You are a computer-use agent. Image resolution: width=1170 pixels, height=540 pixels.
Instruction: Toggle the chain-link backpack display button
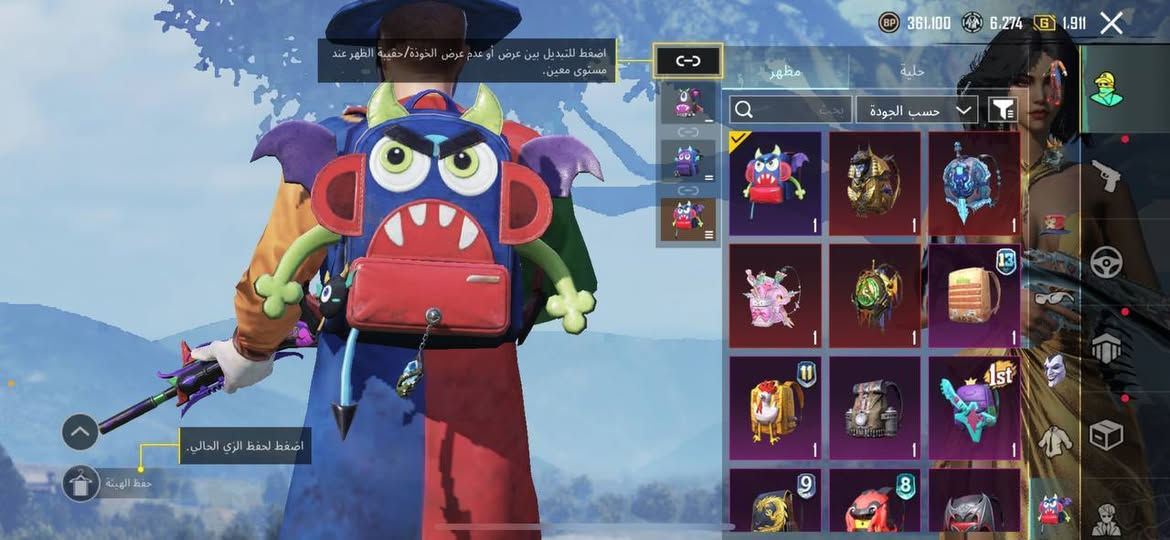pos(688,61)
